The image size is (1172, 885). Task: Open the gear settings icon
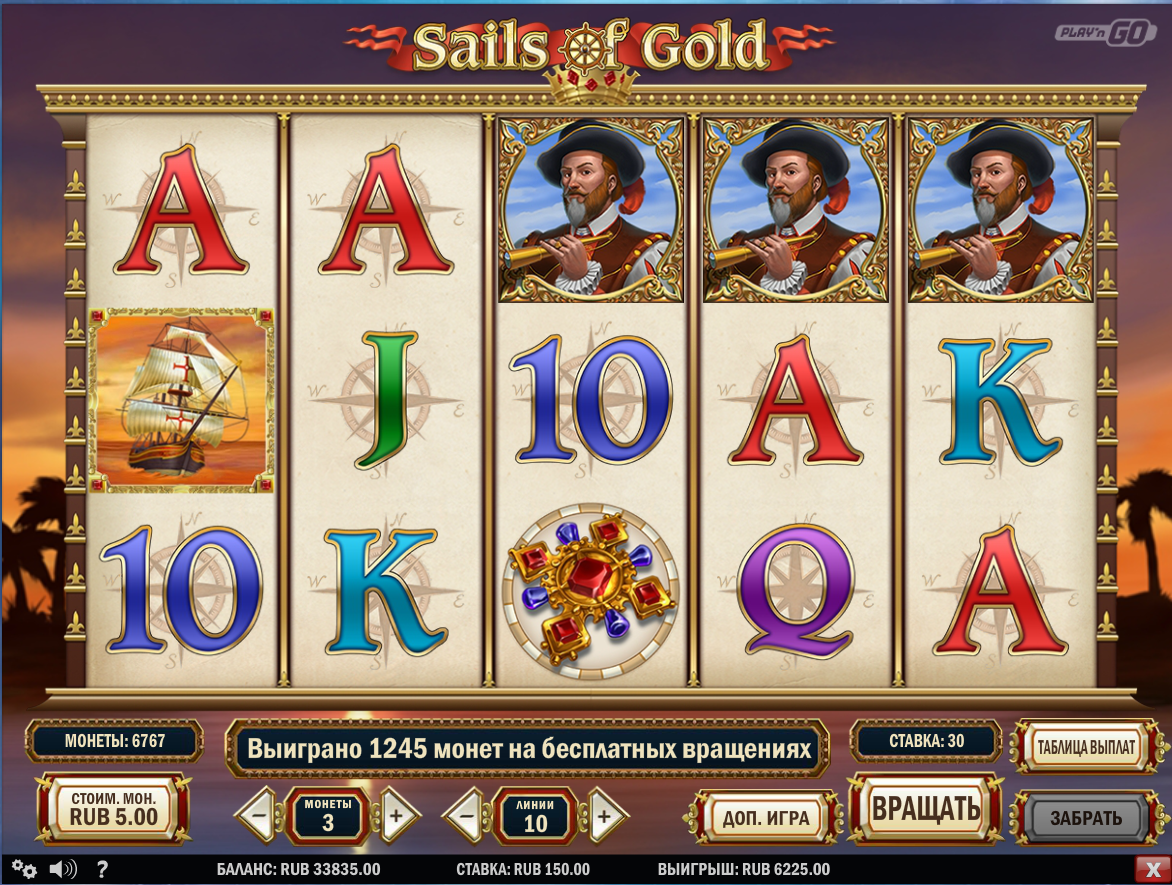[24, 869]
